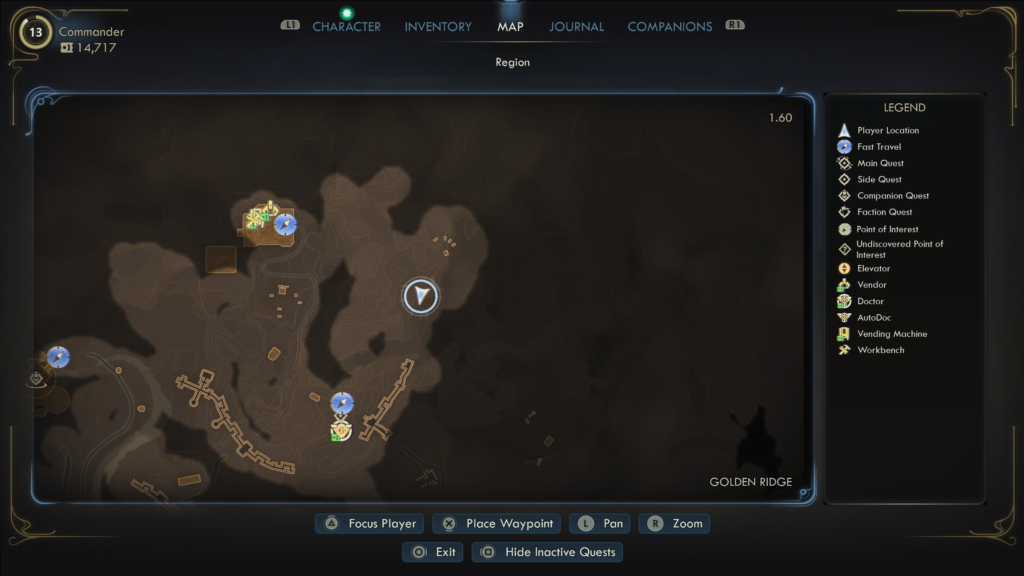The width and height of the screenshot is (1024, 576).
Task: Choose the Vendor legend entry
Action: [x=872, y=285]
